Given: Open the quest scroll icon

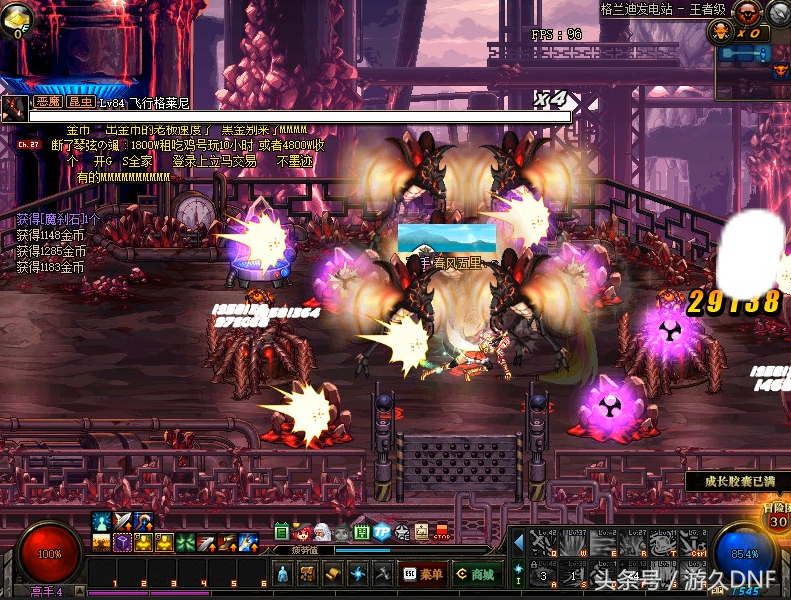Looking at the screenshot, I should pyautogui.click(x=334, y=574).
